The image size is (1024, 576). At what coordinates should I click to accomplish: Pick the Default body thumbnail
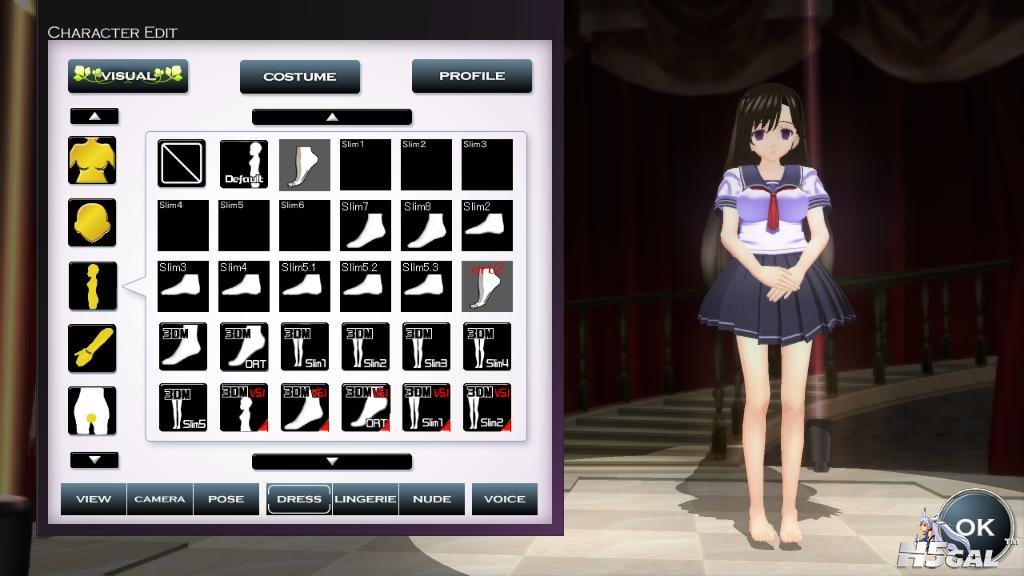click(243, 164)
